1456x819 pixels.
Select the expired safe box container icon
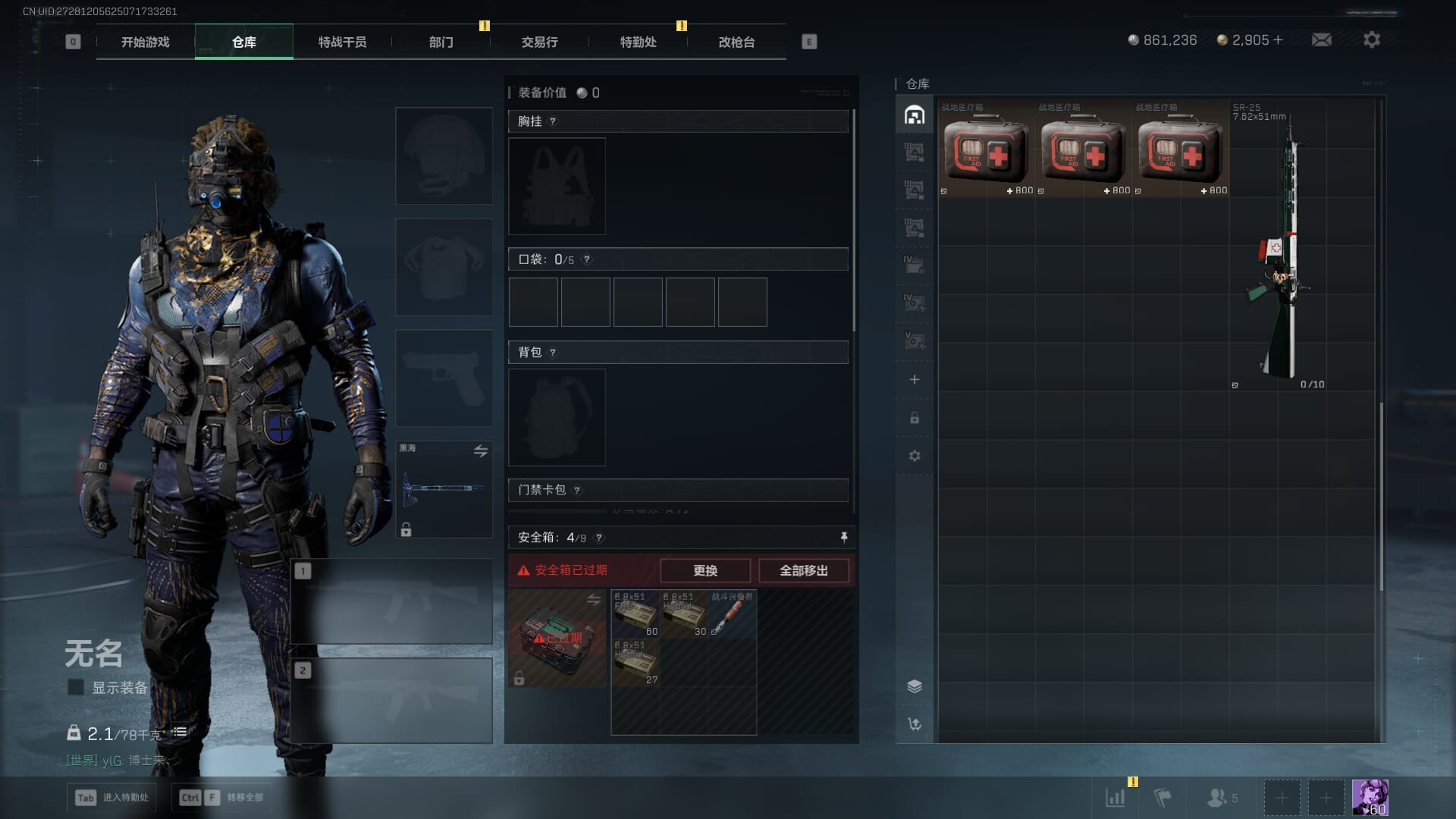click(x=557, y=639)
